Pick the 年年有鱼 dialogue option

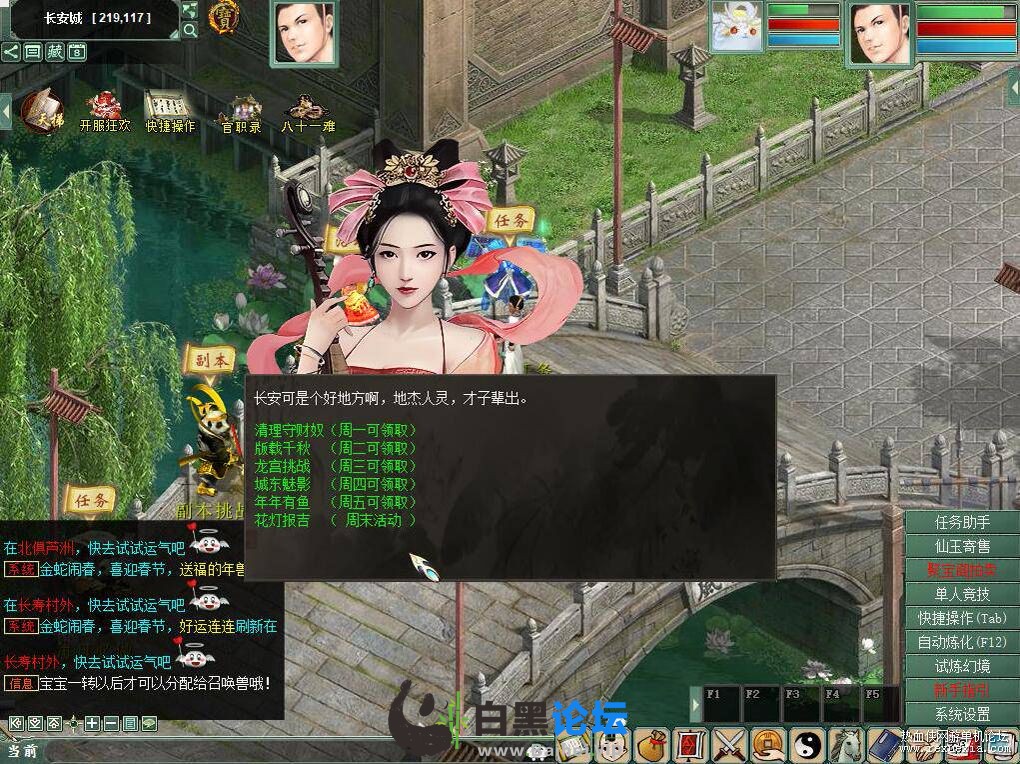coord(283,502)
